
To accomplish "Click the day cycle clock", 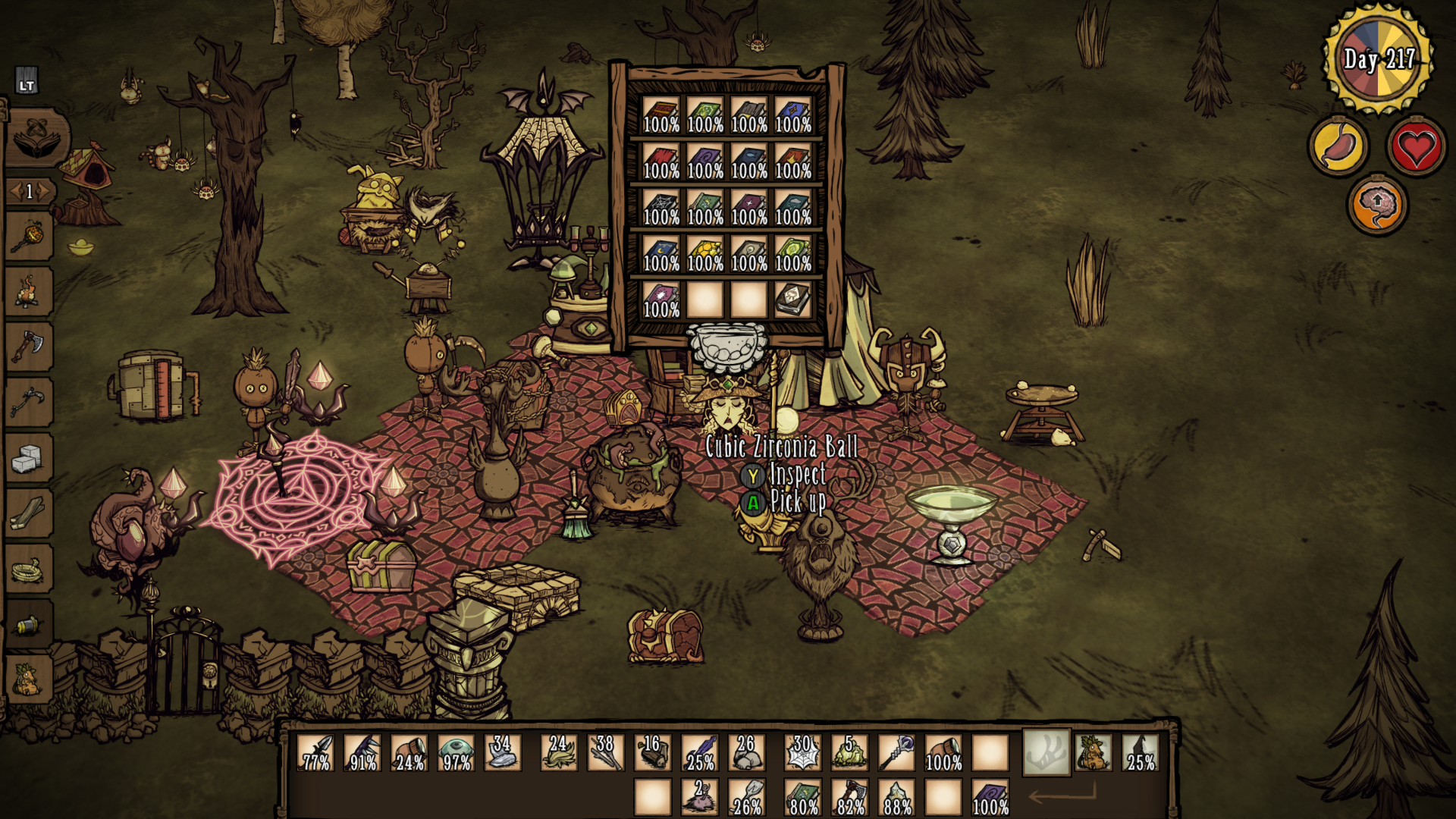I will coord(1378,58).
